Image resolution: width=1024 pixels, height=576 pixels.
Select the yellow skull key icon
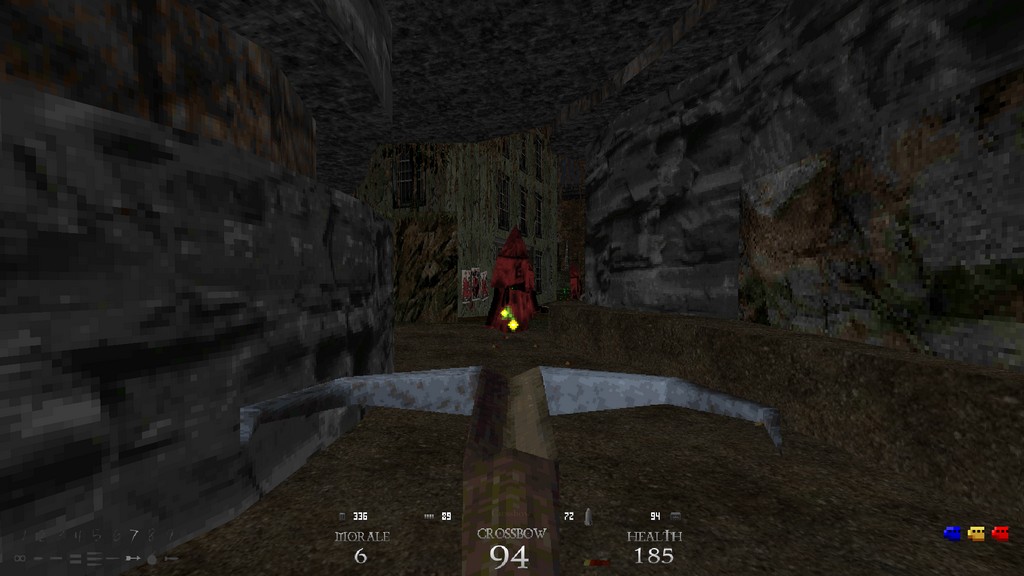(977, 534)
